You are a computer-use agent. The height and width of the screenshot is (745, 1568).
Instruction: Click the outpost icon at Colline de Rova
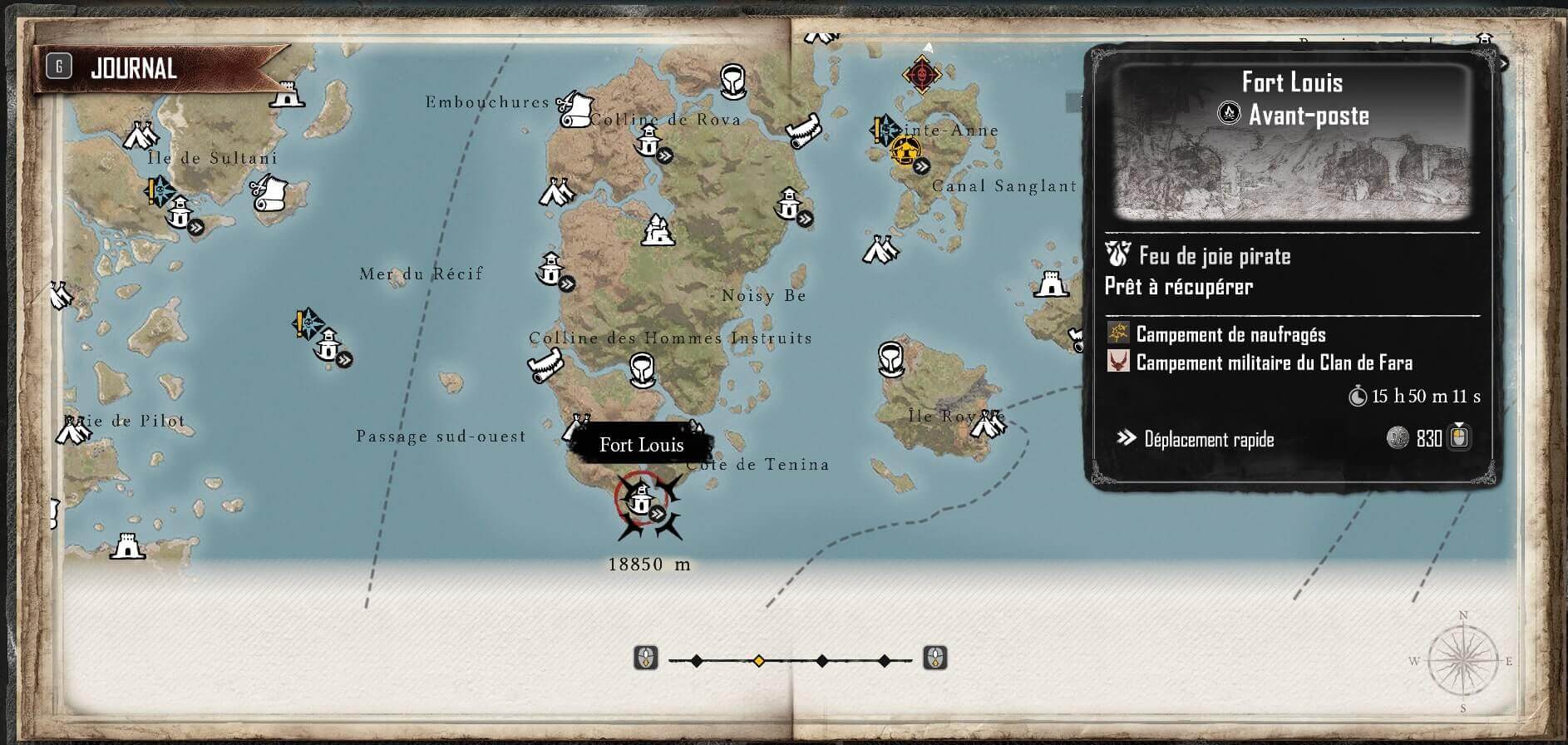(x=648, y=143)
